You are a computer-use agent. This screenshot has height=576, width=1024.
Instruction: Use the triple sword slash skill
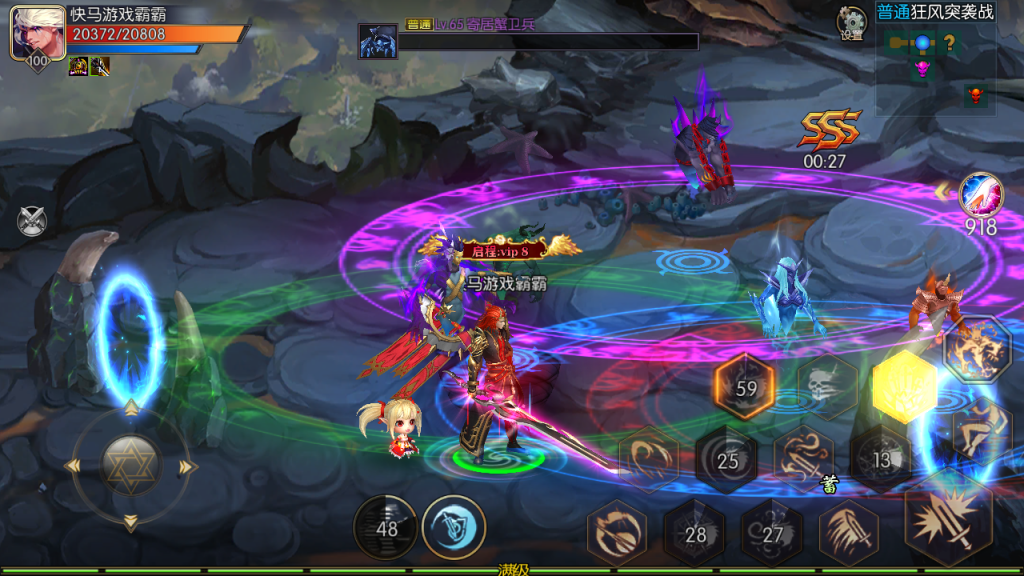[x=849, y=533]
